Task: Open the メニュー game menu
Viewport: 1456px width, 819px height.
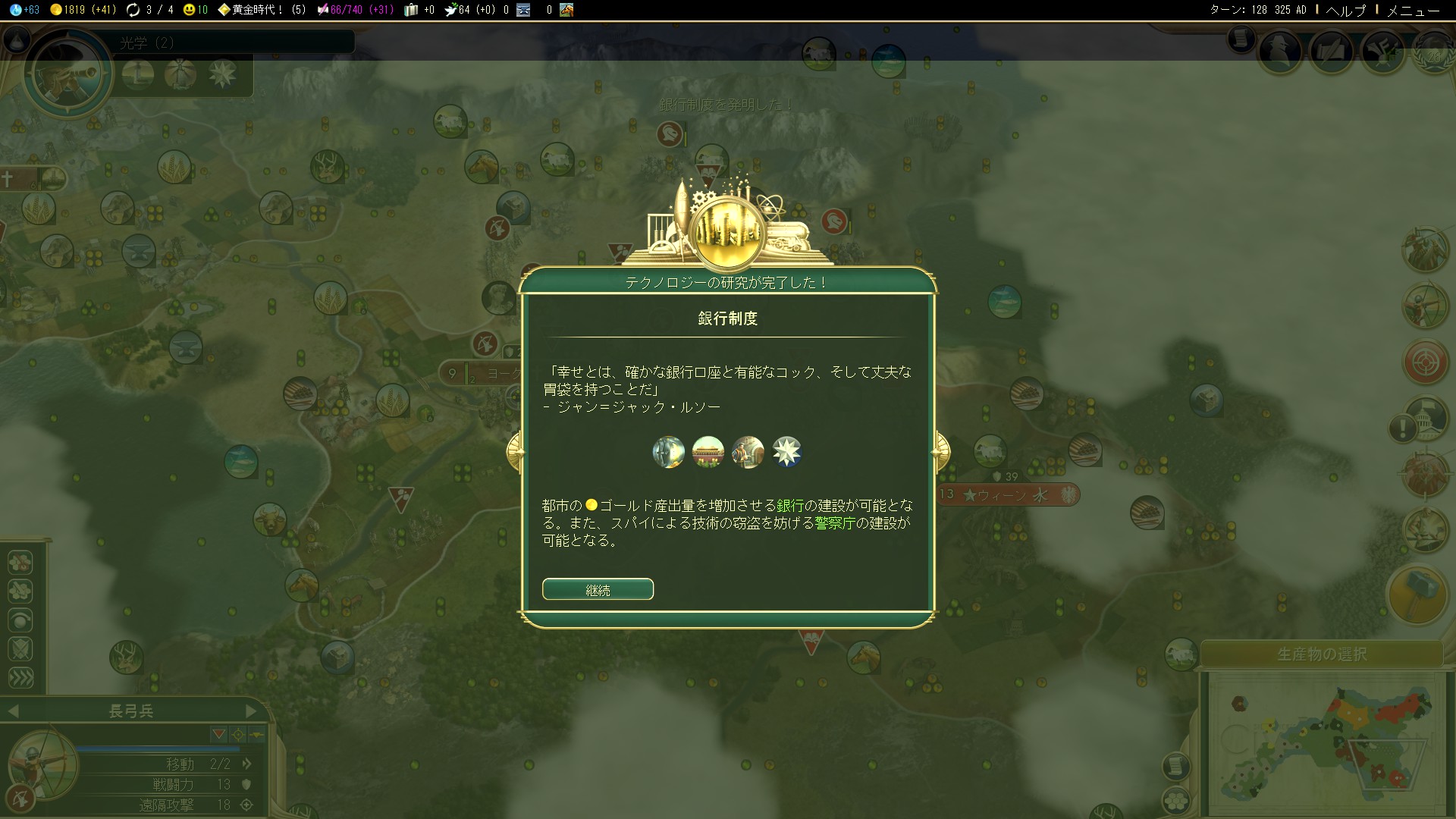Action: pos(1413,10)
